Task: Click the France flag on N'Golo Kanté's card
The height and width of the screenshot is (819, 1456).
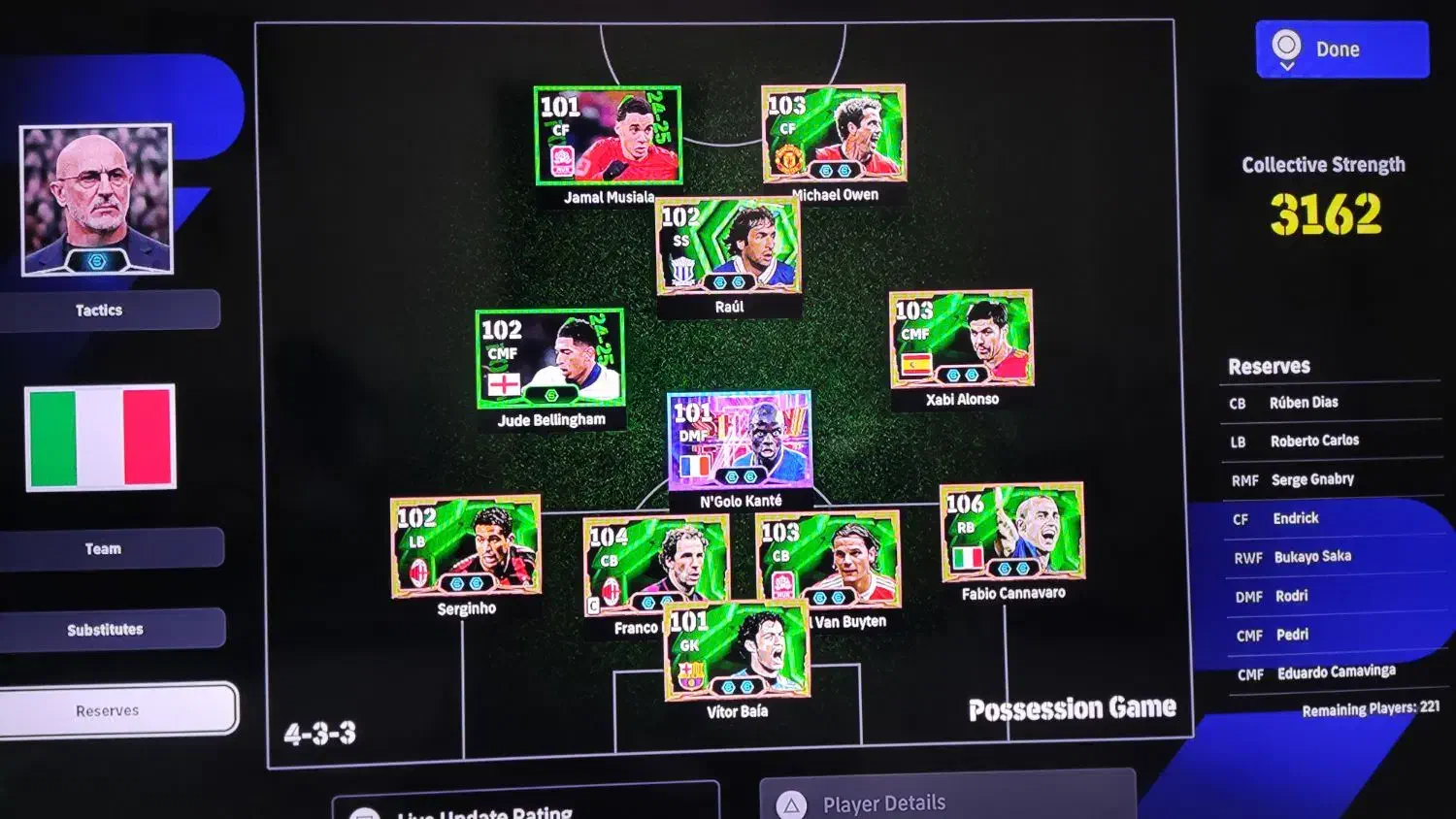Action: pos(695,466)
